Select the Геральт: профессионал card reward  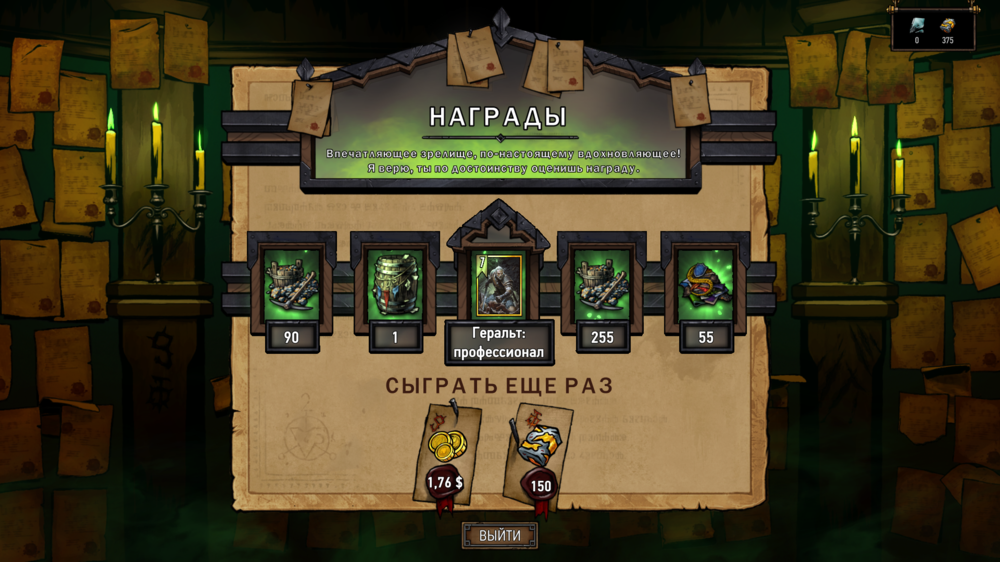coord(498,287)
